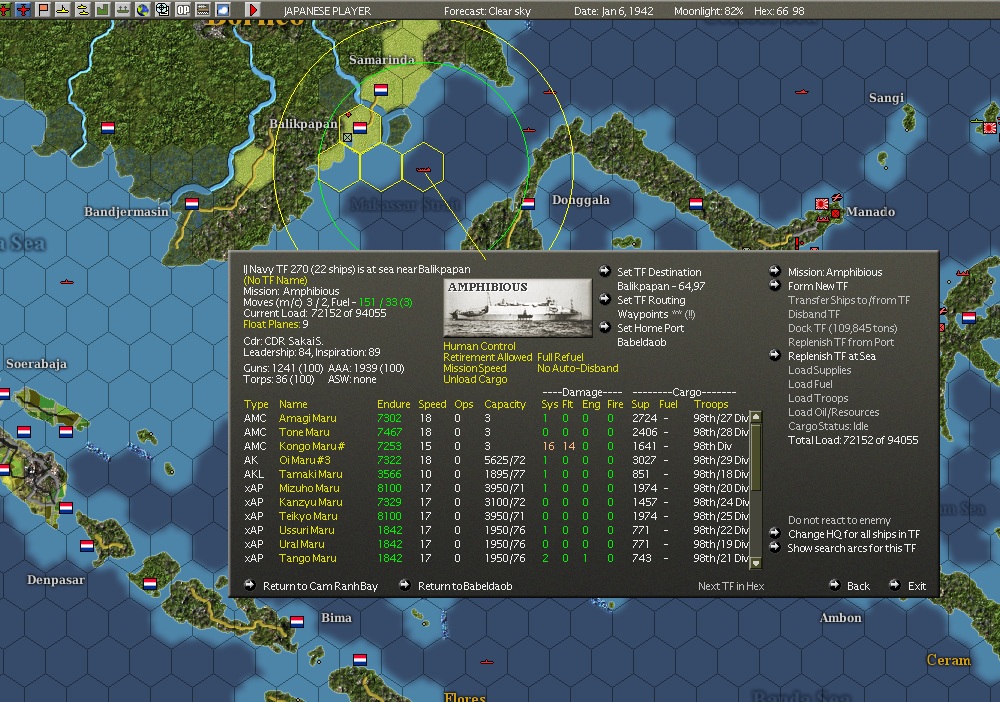Toggle Retirement Allowed setting
1000x702 pixels.
pyautogui.click(x=487, y=357)
